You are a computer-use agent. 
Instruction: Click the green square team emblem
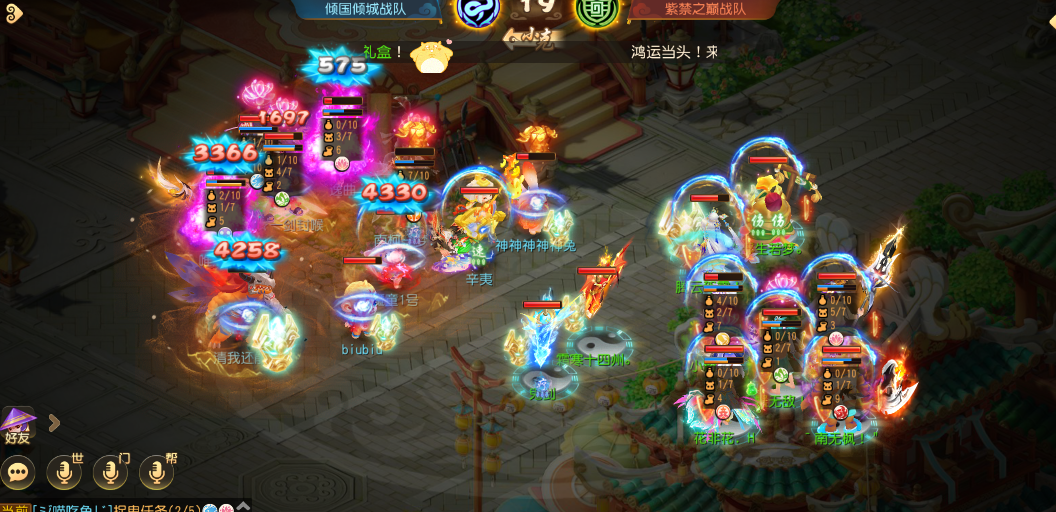pos(597,11)
